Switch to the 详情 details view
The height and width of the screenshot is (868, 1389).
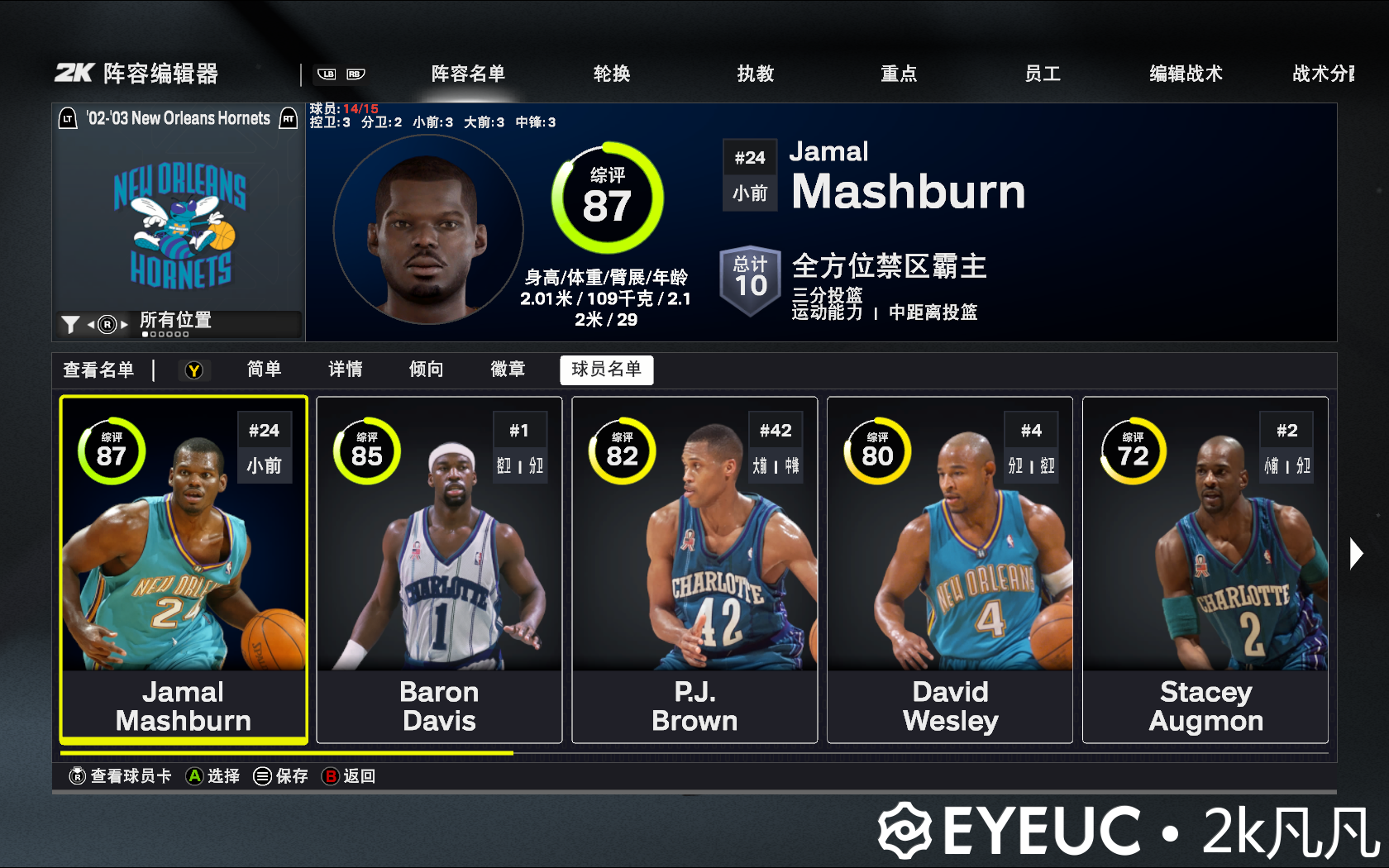click(x=346, y=370)
